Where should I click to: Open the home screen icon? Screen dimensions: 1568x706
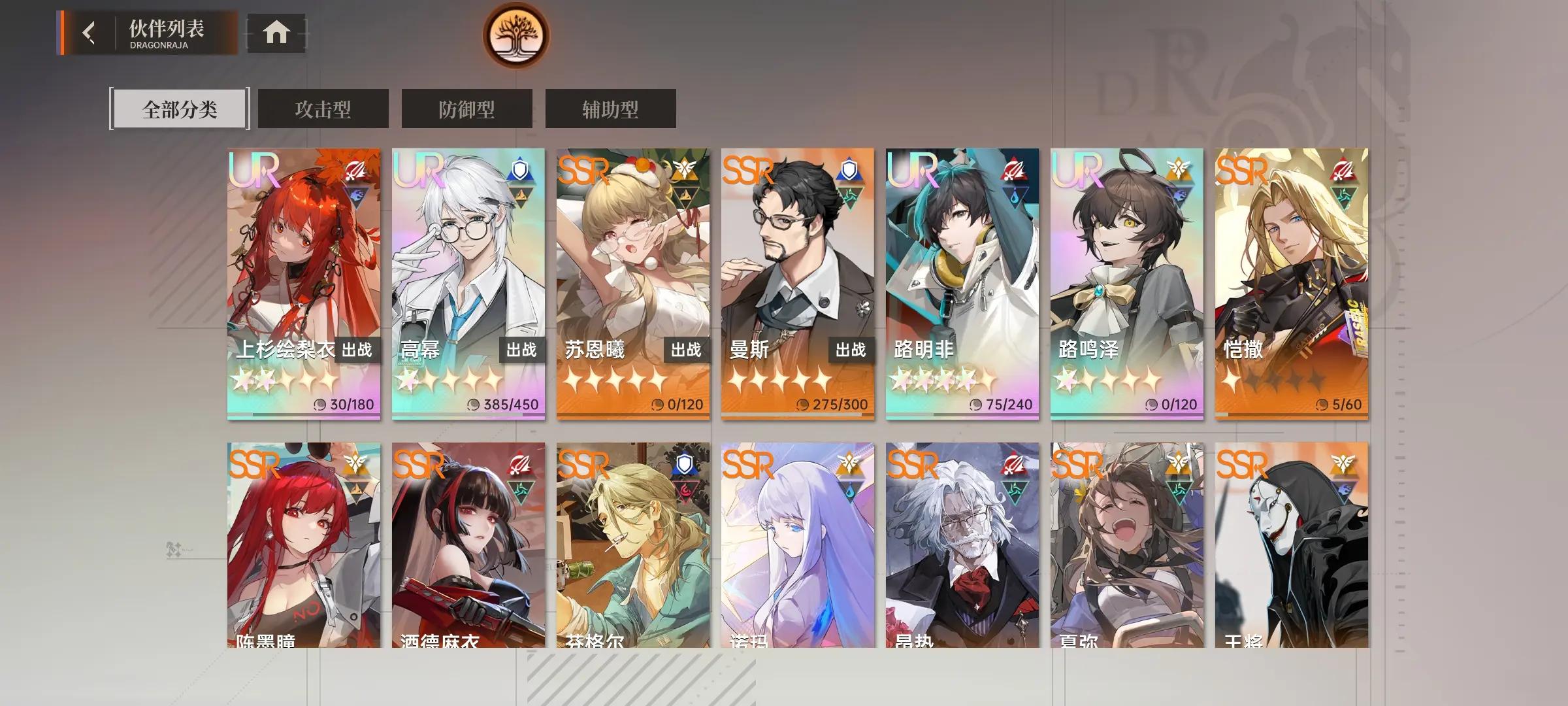click(277, 31)
